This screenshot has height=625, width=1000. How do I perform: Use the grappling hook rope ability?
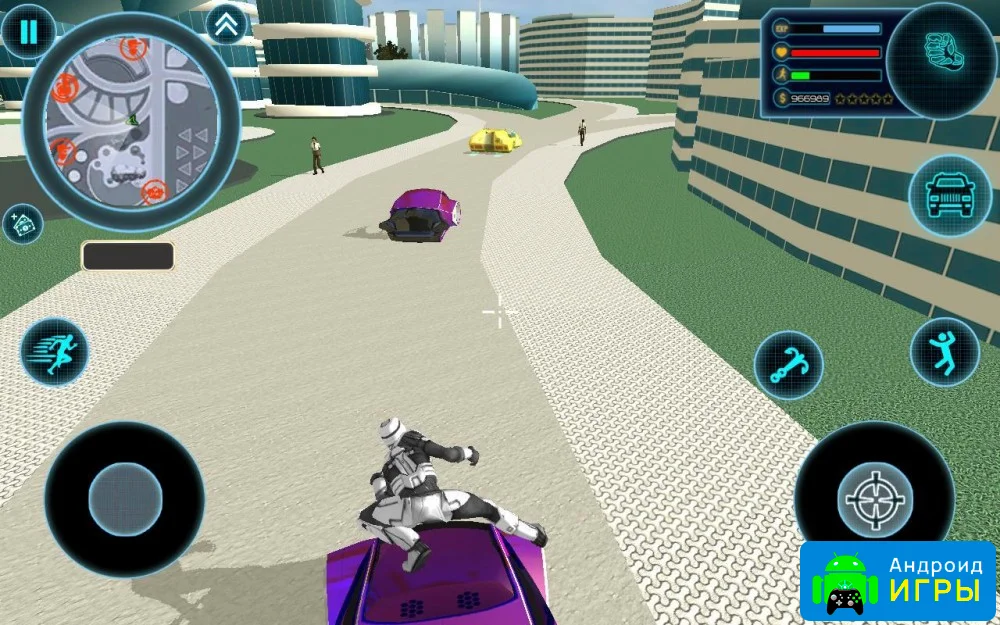pos(788,366)
